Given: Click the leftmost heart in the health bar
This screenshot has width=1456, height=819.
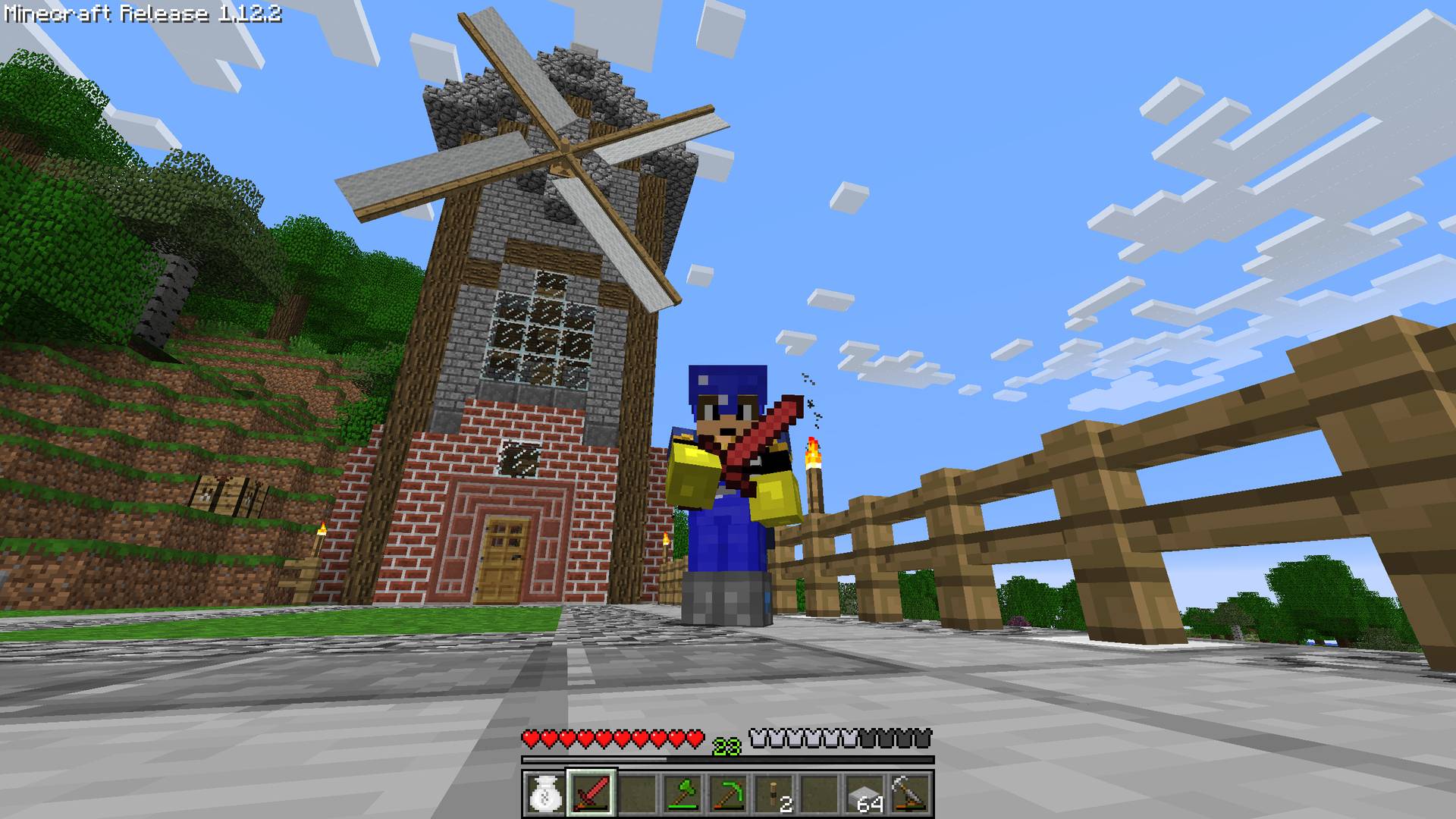Looking at the screenshot, I should pos(531,739).
